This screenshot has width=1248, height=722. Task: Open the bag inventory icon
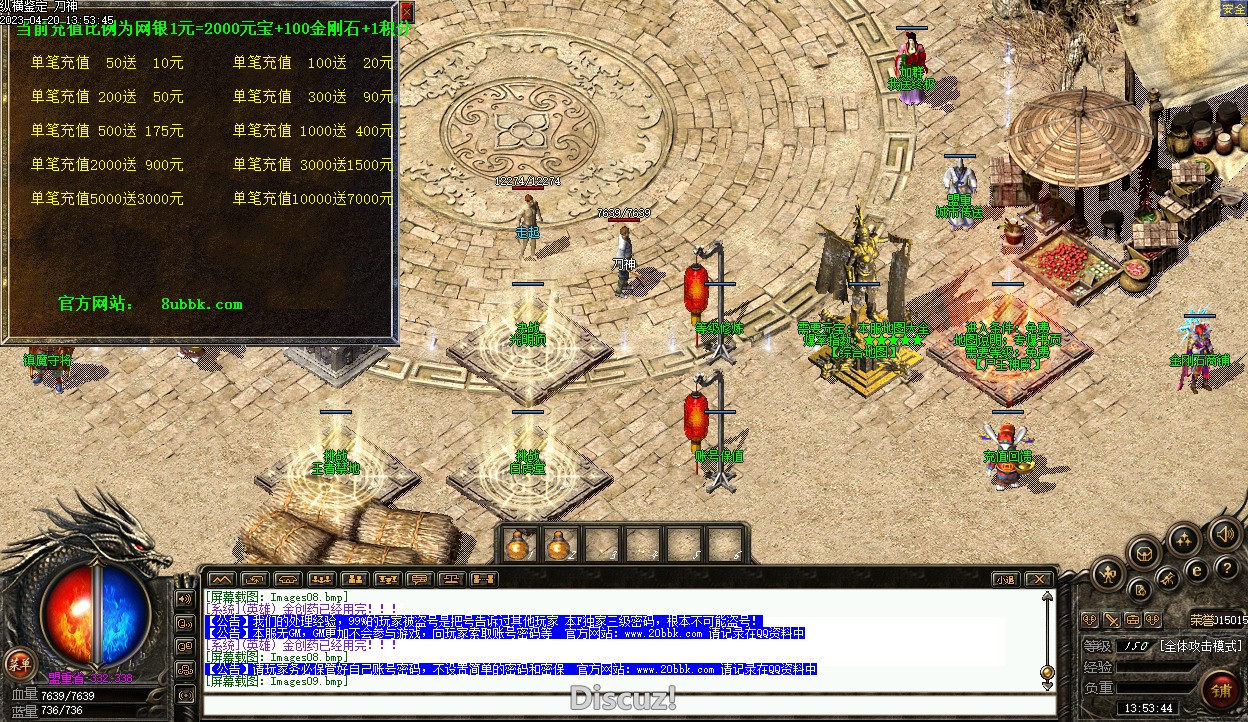(1144, 552)
